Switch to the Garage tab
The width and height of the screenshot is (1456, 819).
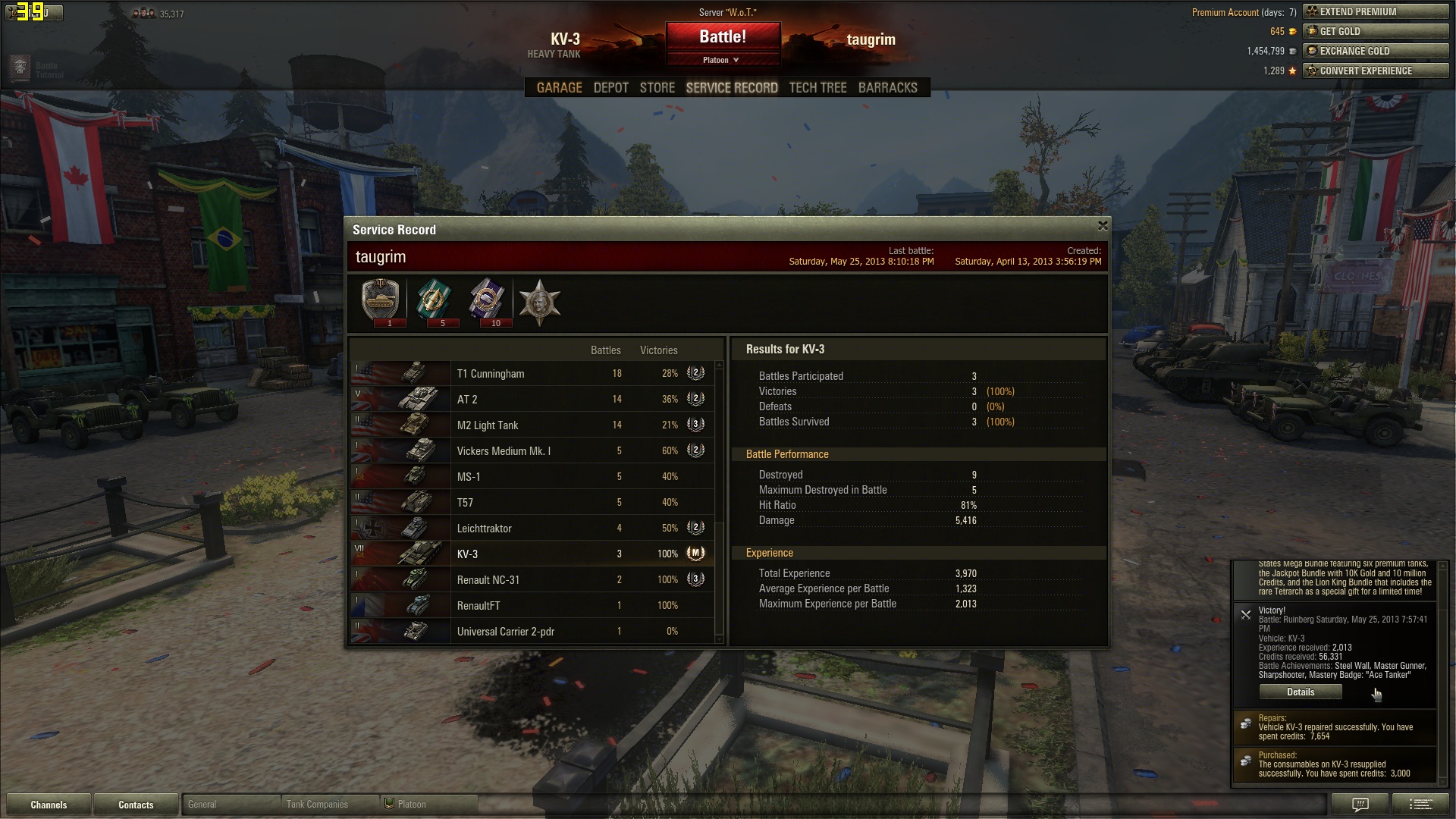pos(559,88)
